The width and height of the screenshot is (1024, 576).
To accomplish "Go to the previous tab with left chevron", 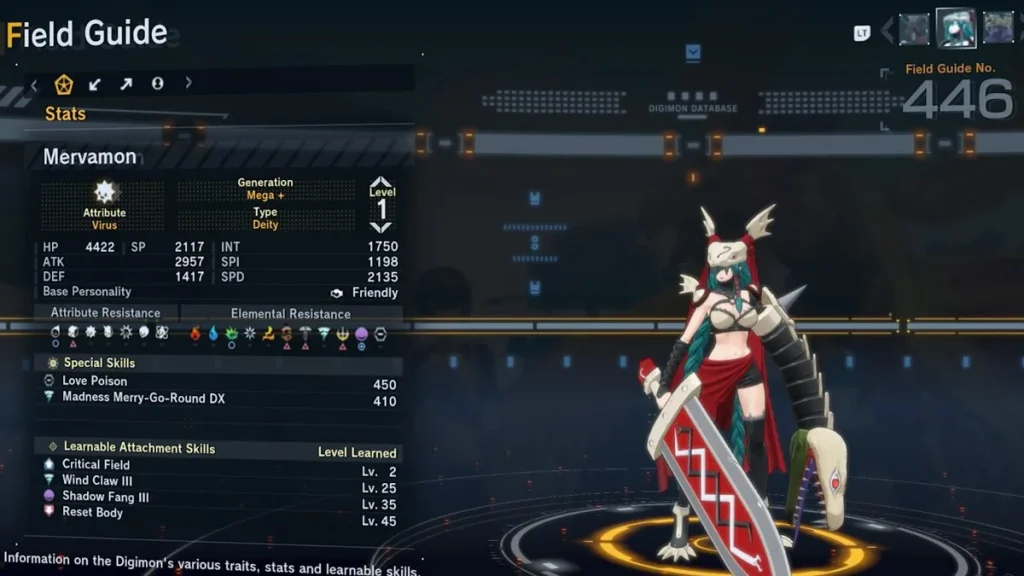I will pos(34,84).
